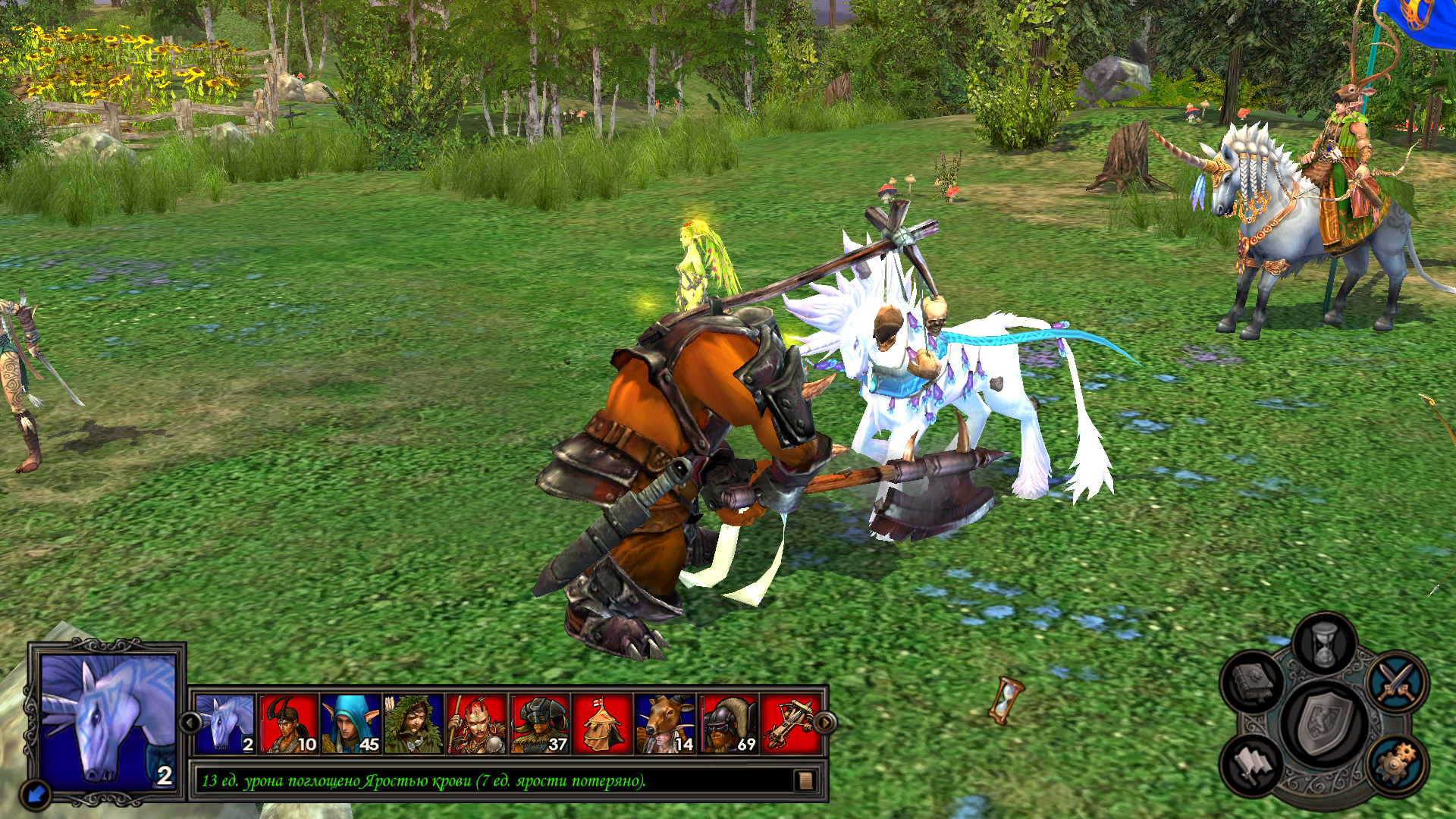The height and width of the screenshot is (819, 1456).
Task: Select the leaf-camouflaged hero portrait
Action: (x=413, y=724)
